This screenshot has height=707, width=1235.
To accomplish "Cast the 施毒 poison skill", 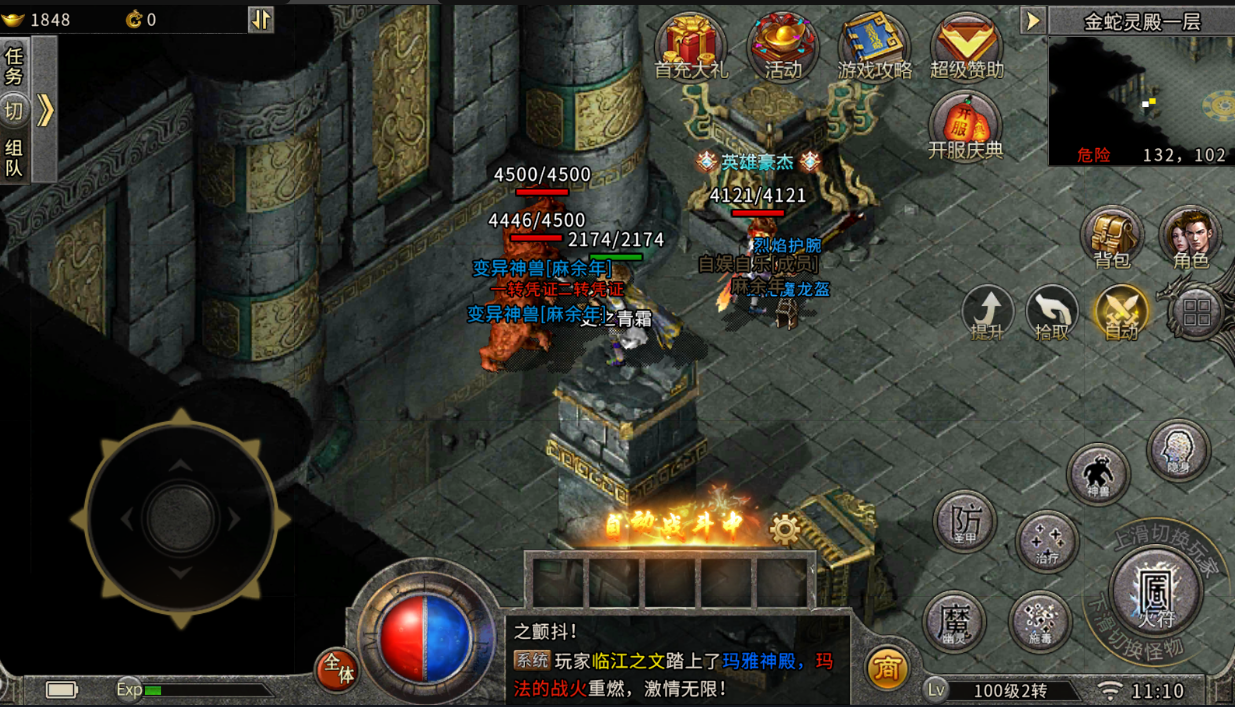I will pos(1040,622).
